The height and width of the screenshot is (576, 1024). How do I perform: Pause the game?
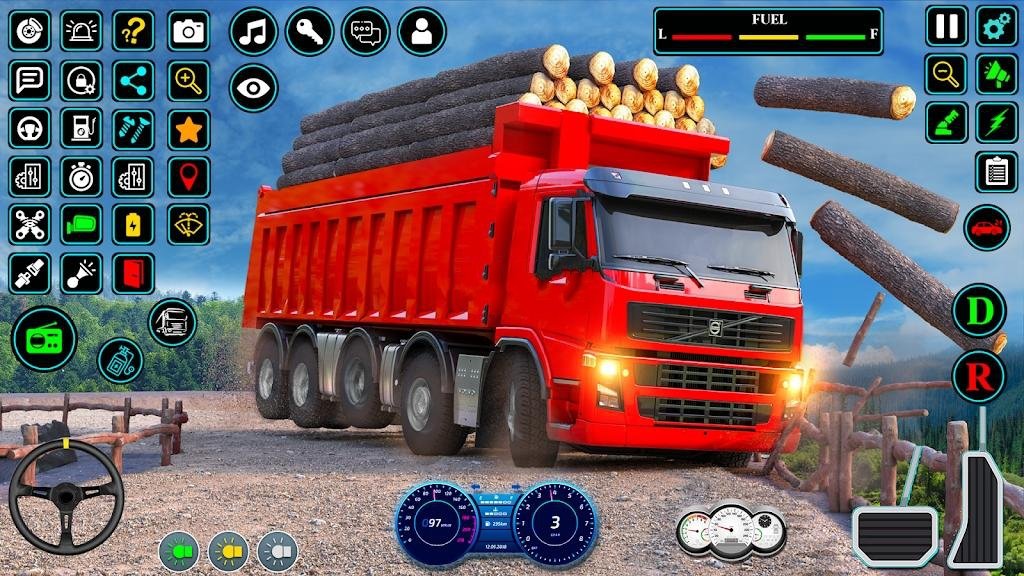(946, 26)
